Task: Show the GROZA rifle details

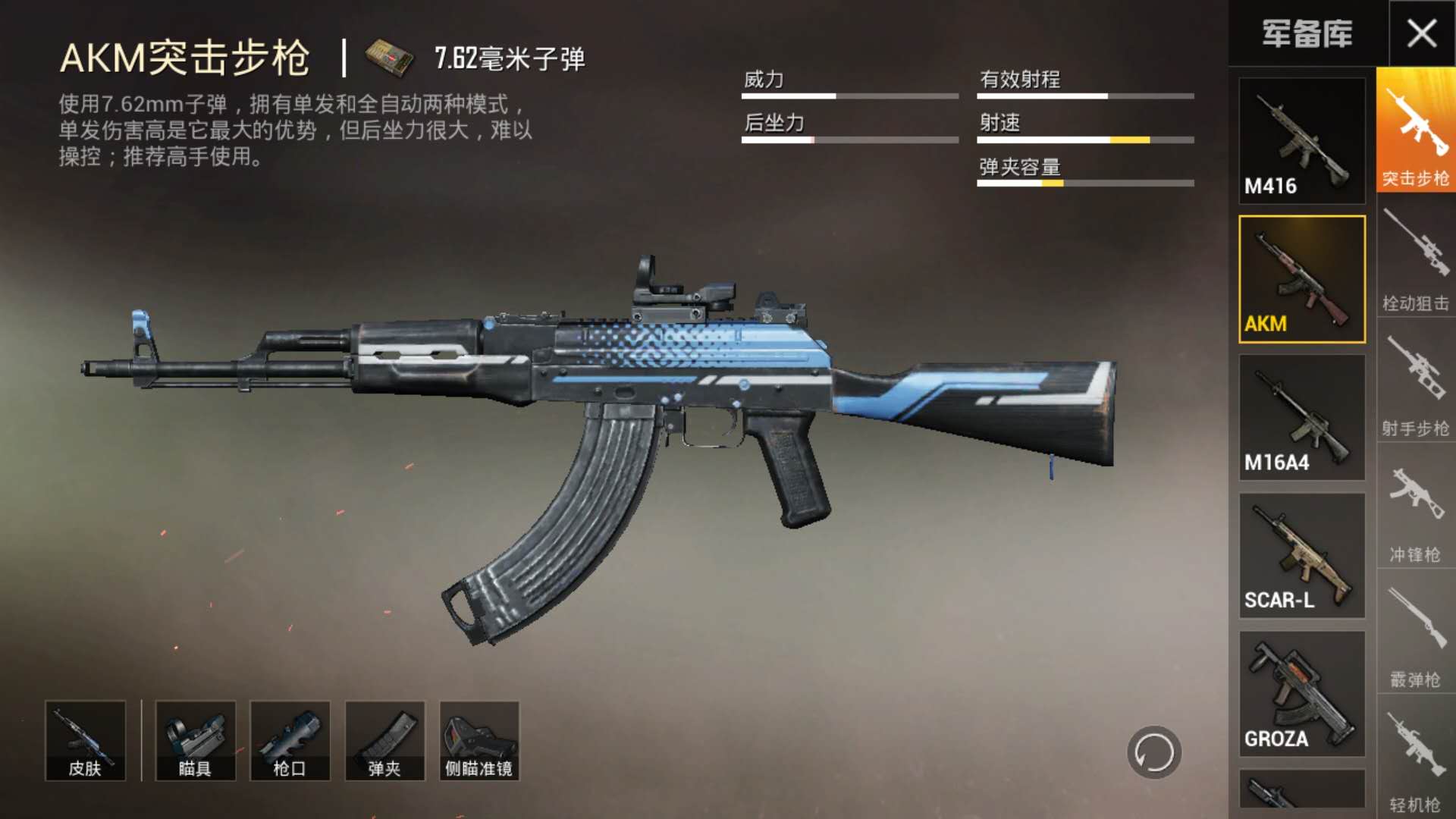Action: pyautogui.click(x=1301, y=694)
